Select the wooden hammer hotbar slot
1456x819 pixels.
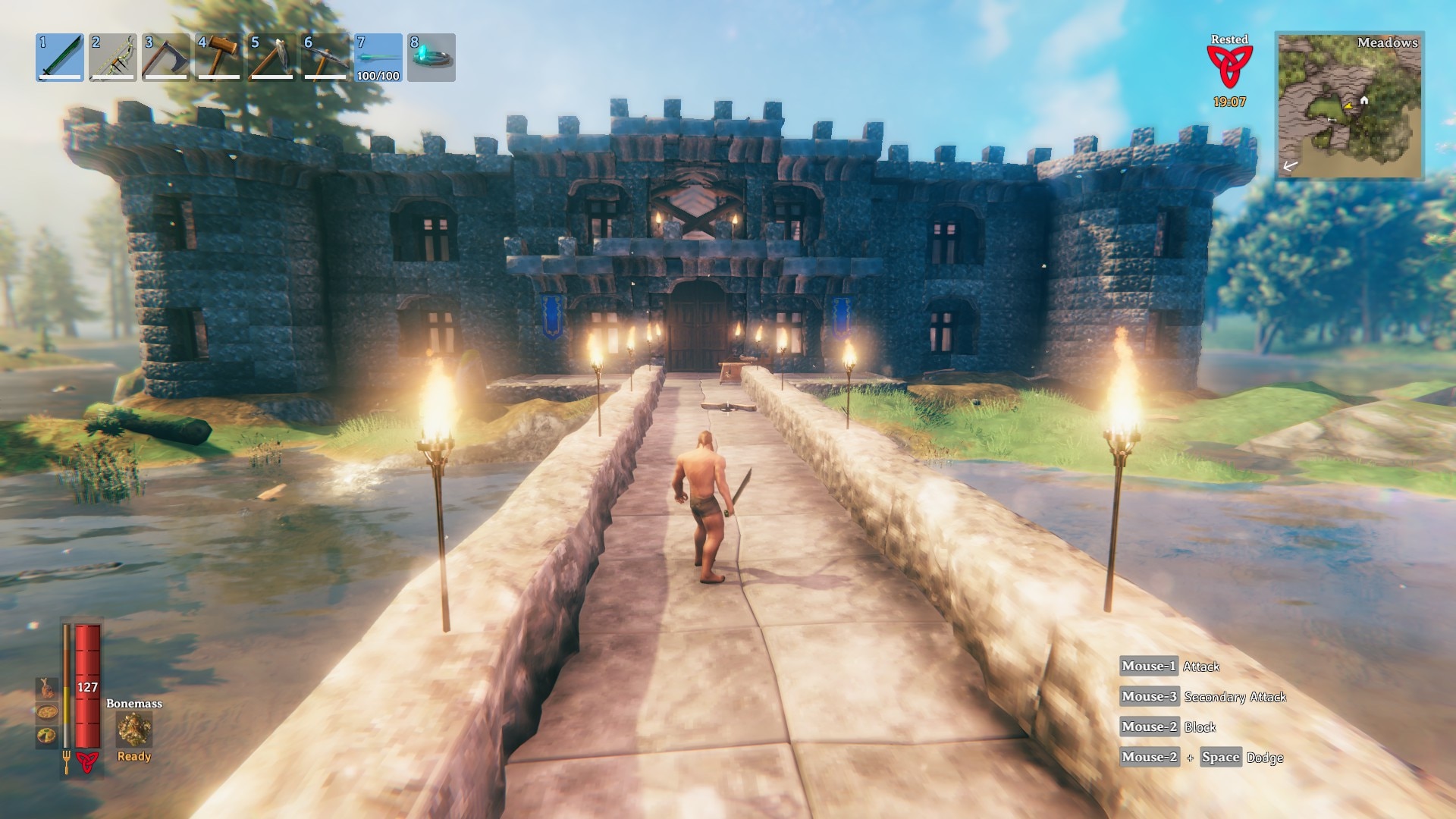[219, 58]
